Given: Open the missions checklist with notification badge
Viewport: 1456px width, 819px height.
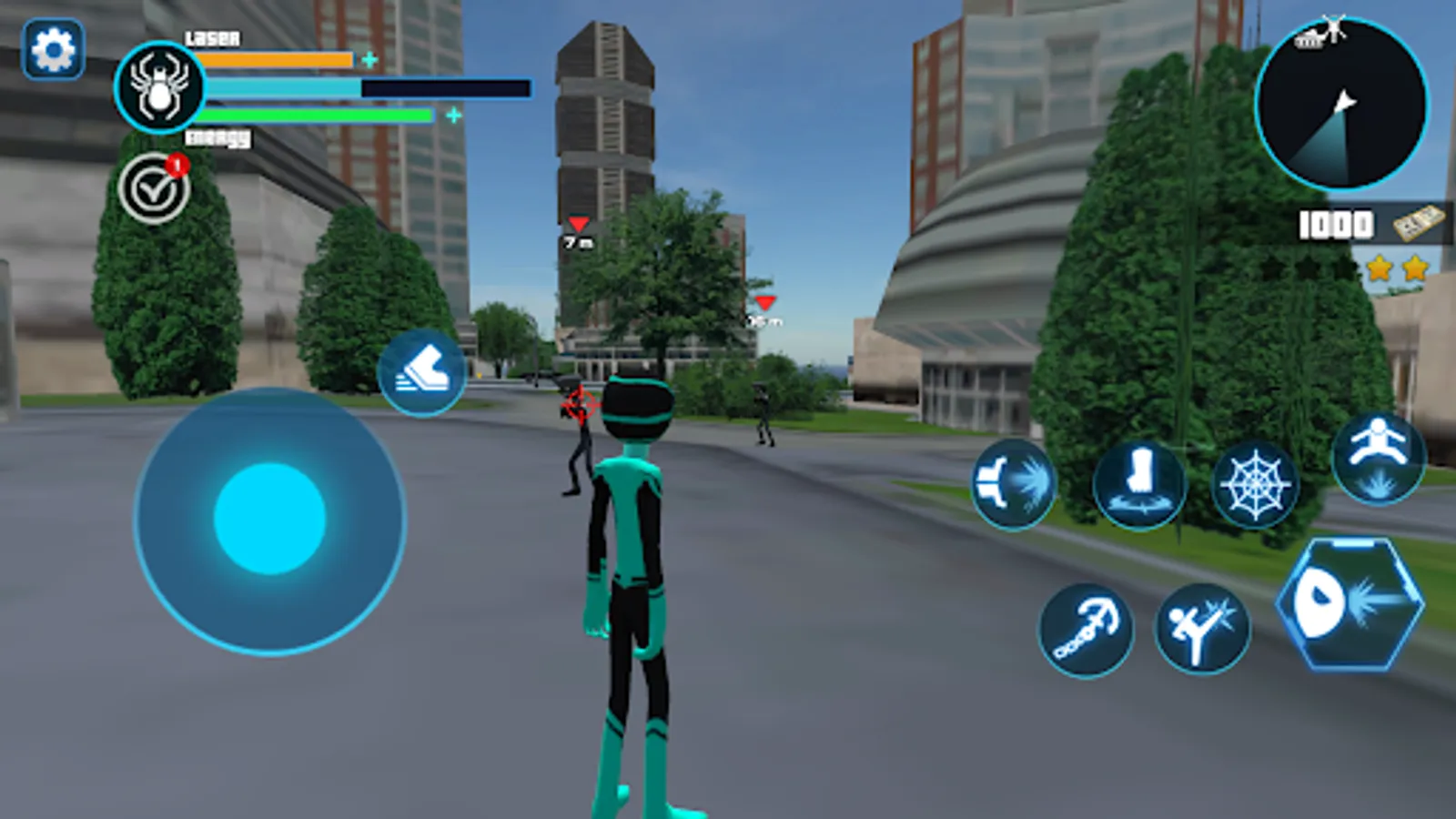Looking at the screenshot, I should pyautogui.click(x=156, y=189).
